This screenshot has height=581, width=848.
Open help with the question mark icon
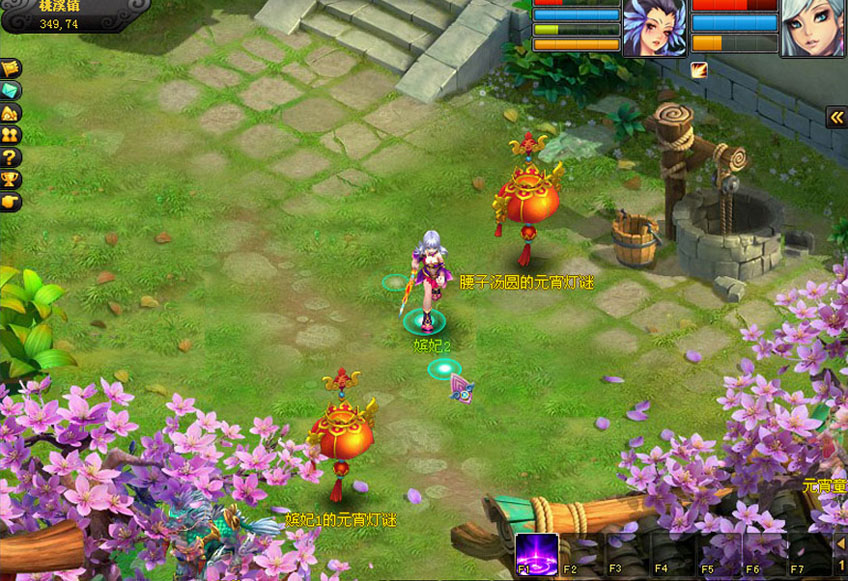11,157
